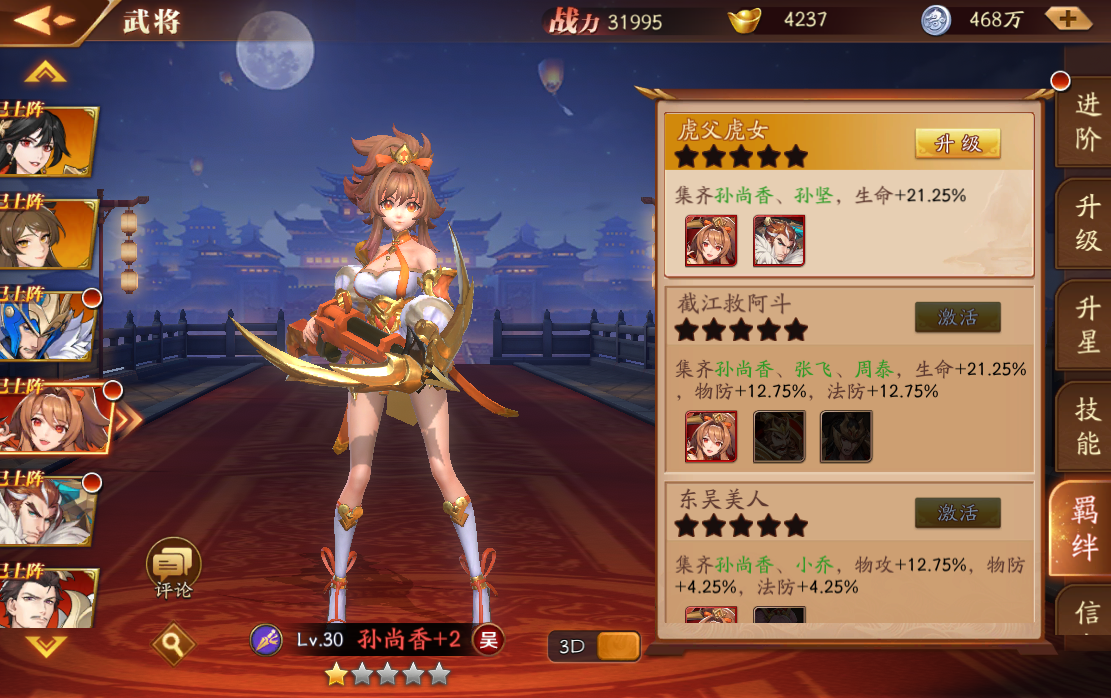
Task: Click the magnifying glass inspect icon
Action: point(173,644)
